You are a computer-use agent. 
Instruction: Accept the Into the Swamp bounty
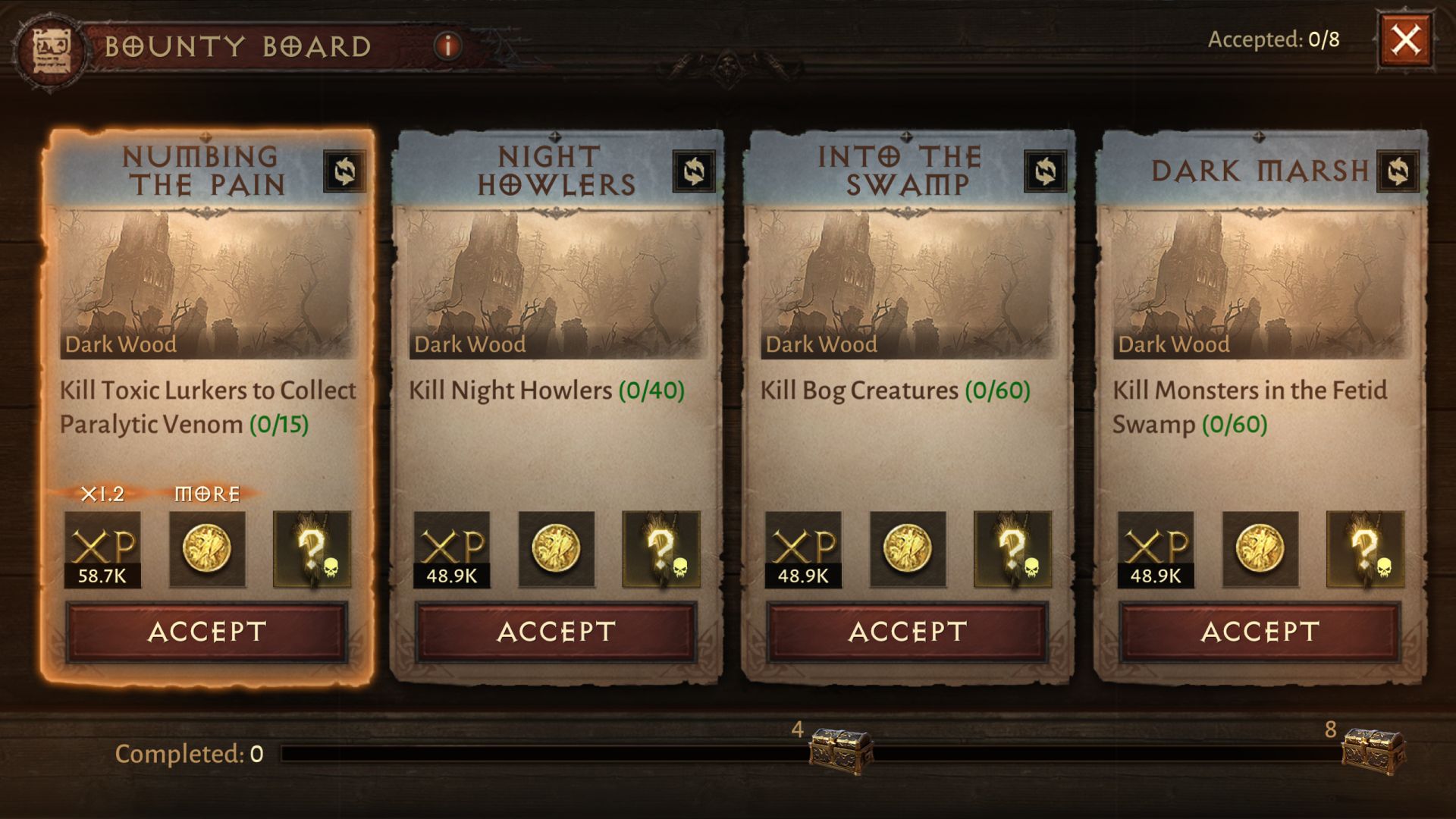click(x=907, y=632)
